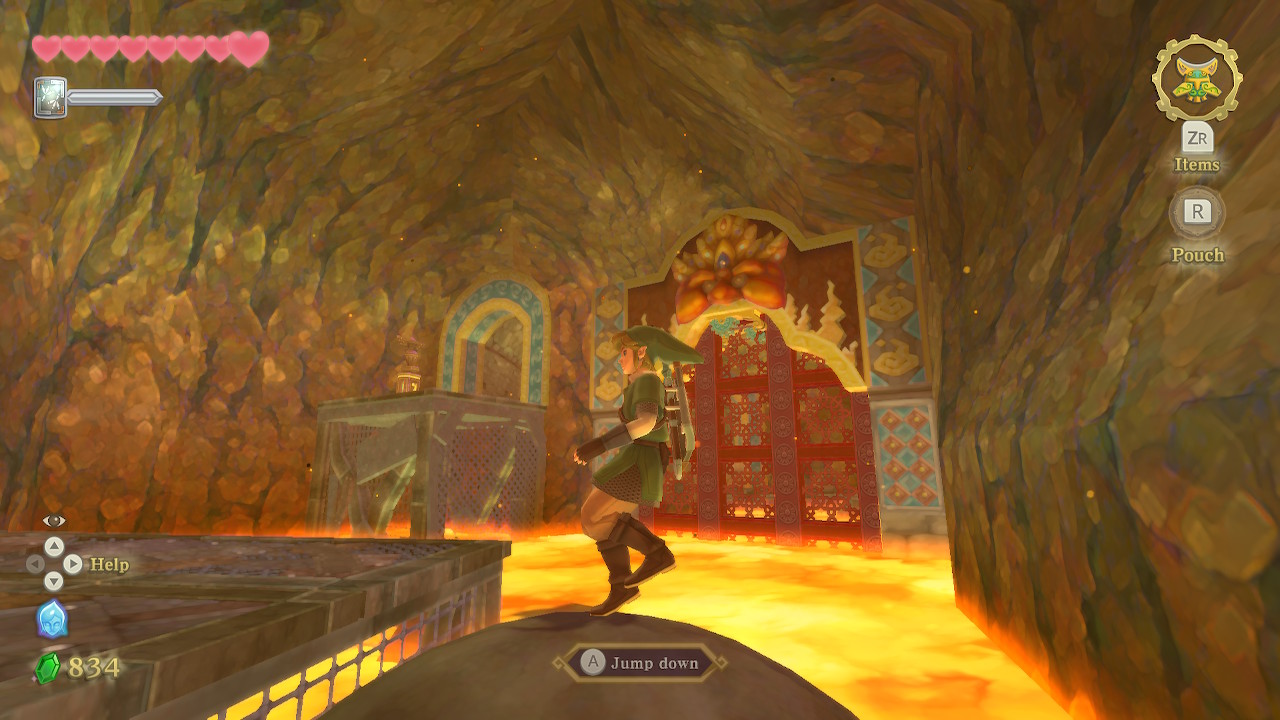Select the equipped beetle item in gear ring
Screen dimensions: 1280x720
(x=1197, y=78)
